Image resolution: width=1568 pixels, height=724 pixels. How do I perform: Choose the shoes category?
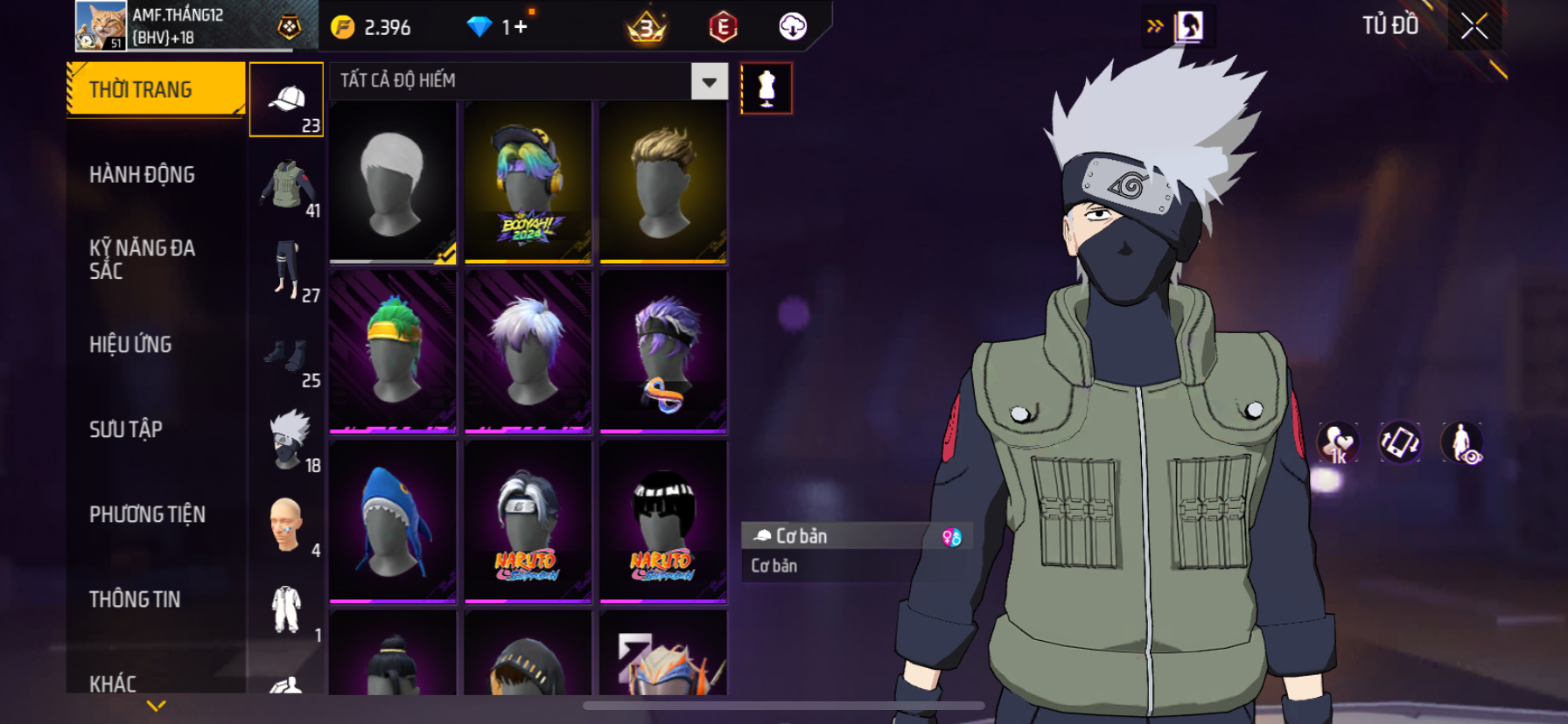[286, 355]
